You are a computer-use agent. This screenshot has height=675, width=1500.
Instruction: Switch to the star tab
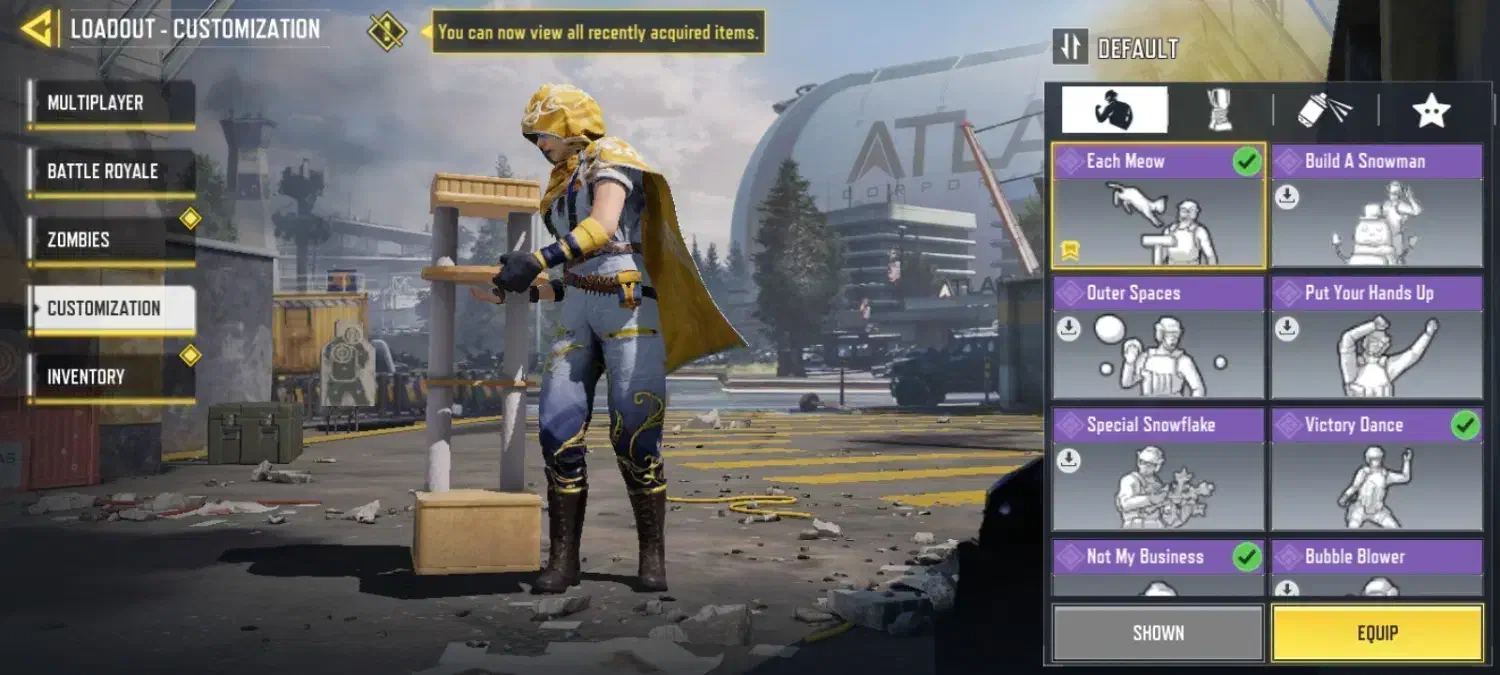tap(1431, 110)
